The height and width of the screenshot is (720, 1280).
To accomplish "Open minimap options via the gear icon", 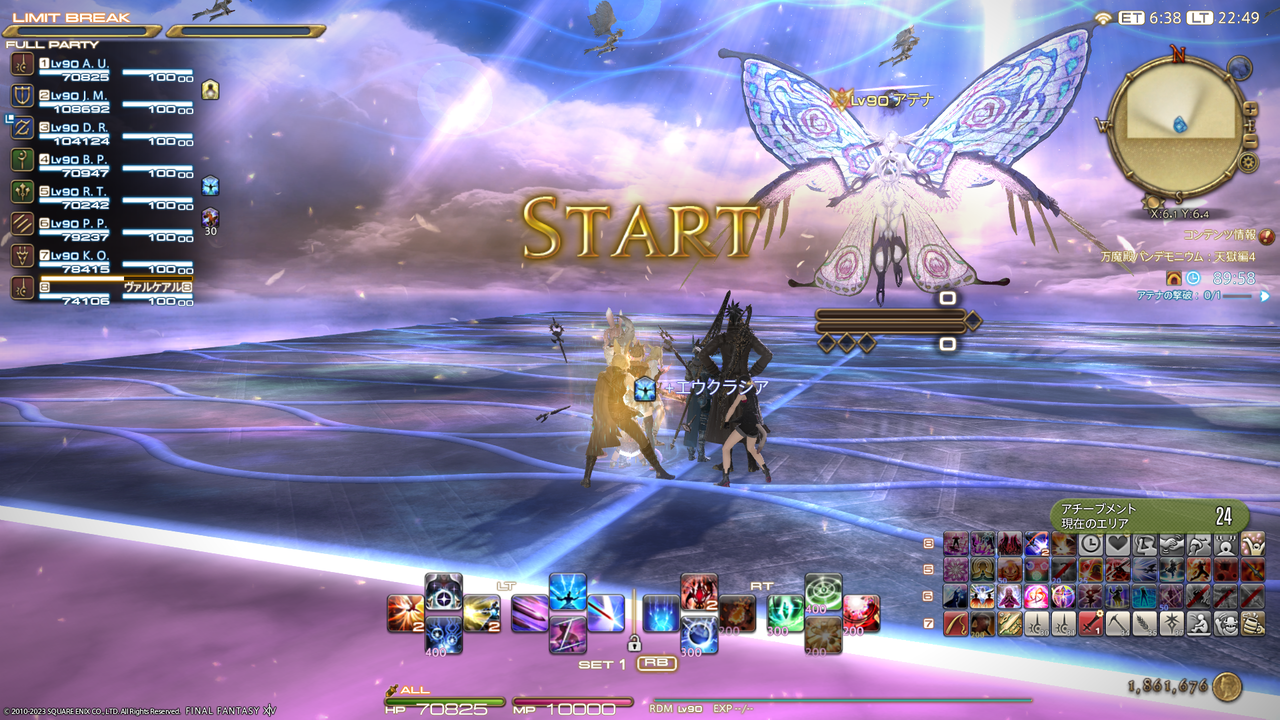I will click(1249, 162).
